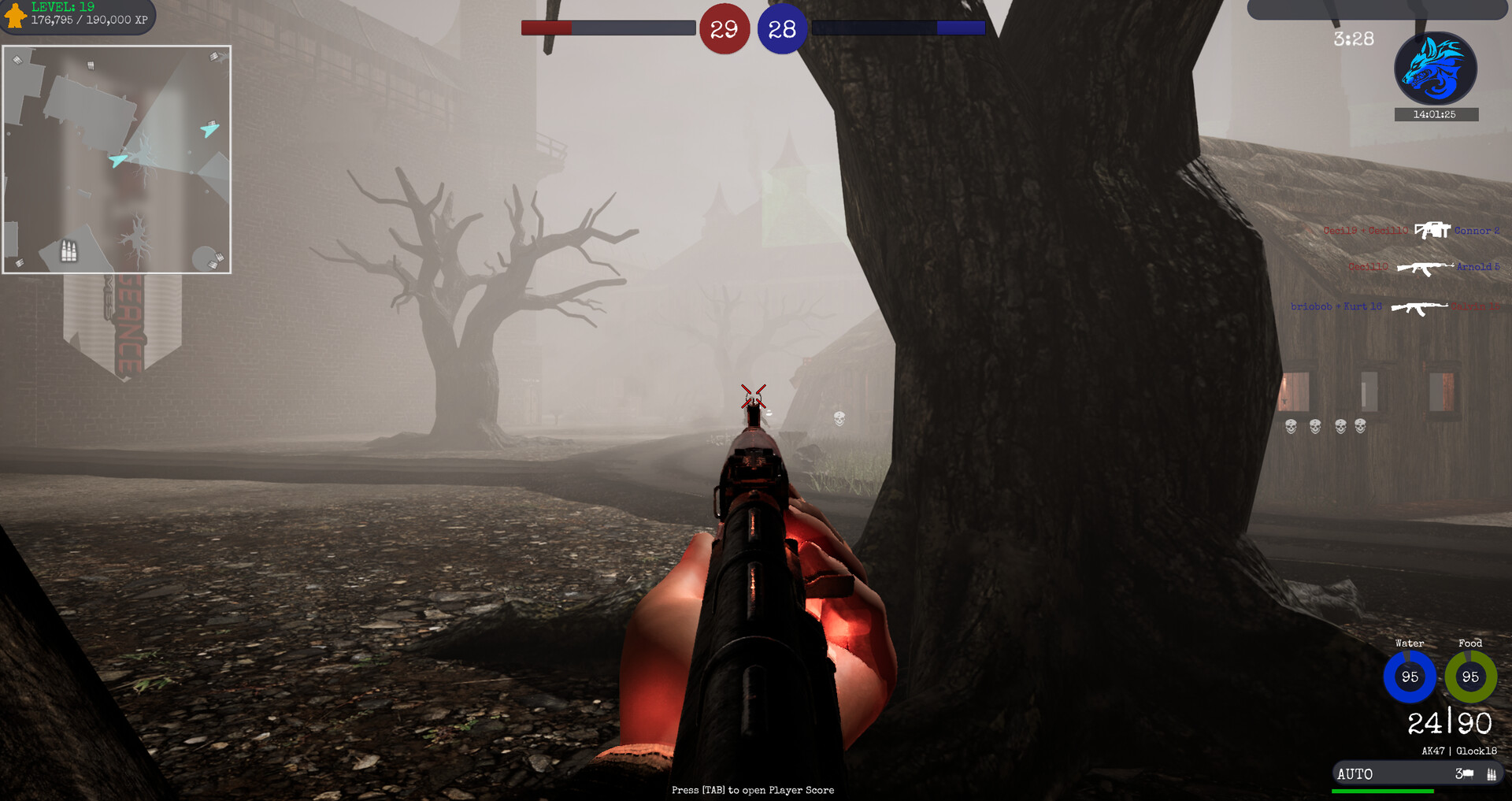Click the Cecil9 + Cecil10 kill feed entry

(x=1365, y=231)
